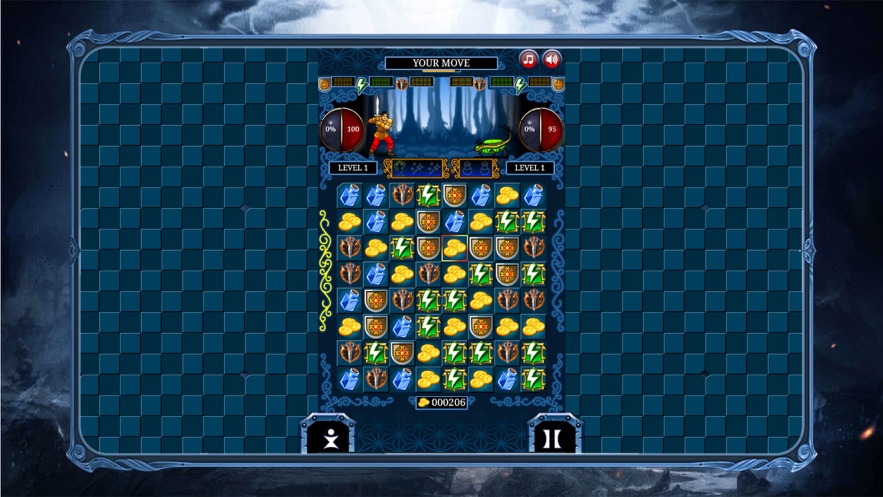Image resolution: width=883 pixels, height=497 pixels.
Task: Mute the sound with the speaker button
Action: 551,60
